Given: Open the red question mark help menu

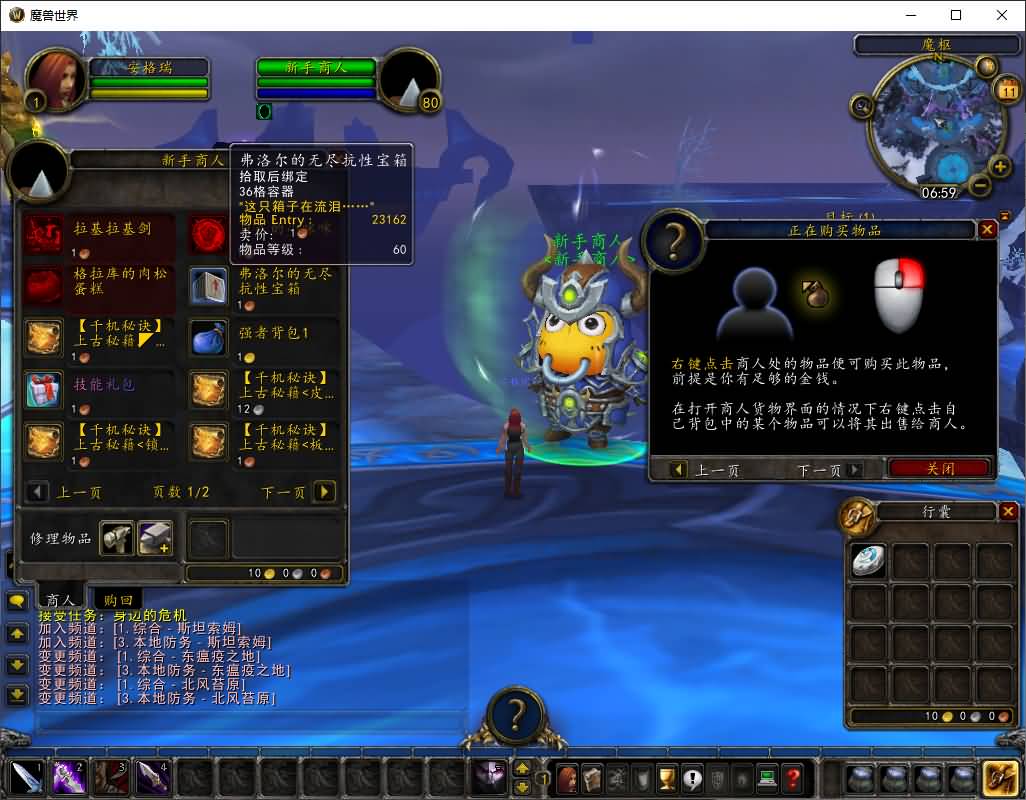Looking at the screenshot, I should [792, 777].
